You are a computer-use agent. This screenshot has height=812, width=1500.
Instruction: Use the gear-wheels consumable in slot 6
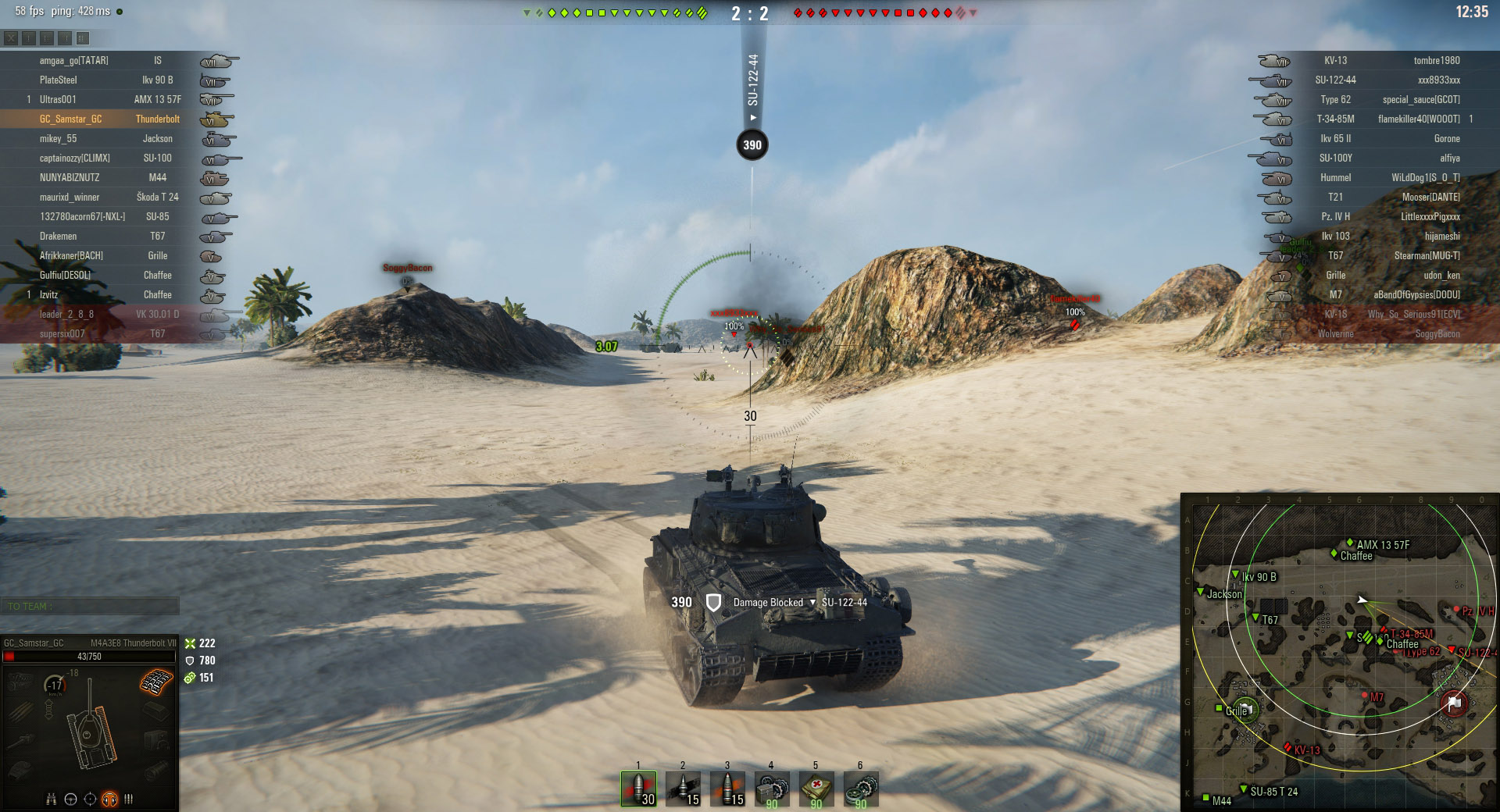(861, 789)
